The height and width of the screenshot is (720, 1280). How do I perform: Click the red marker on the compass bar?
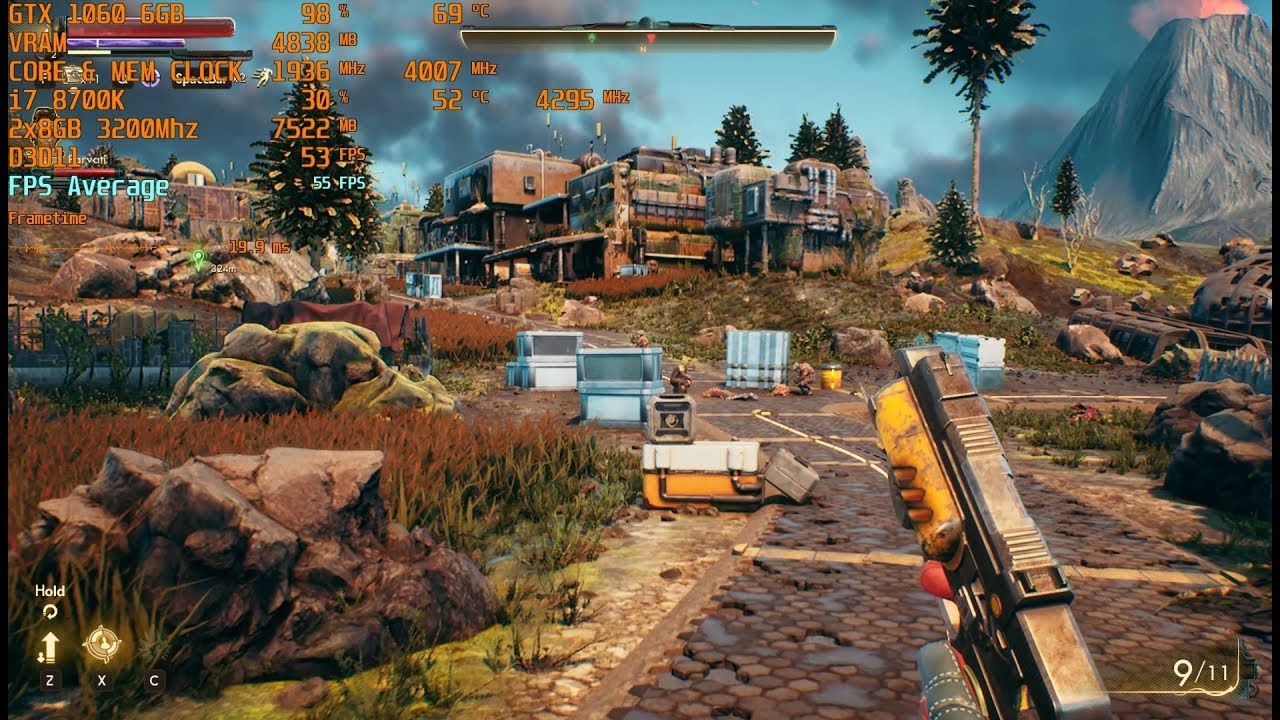(x=651, y=38)
